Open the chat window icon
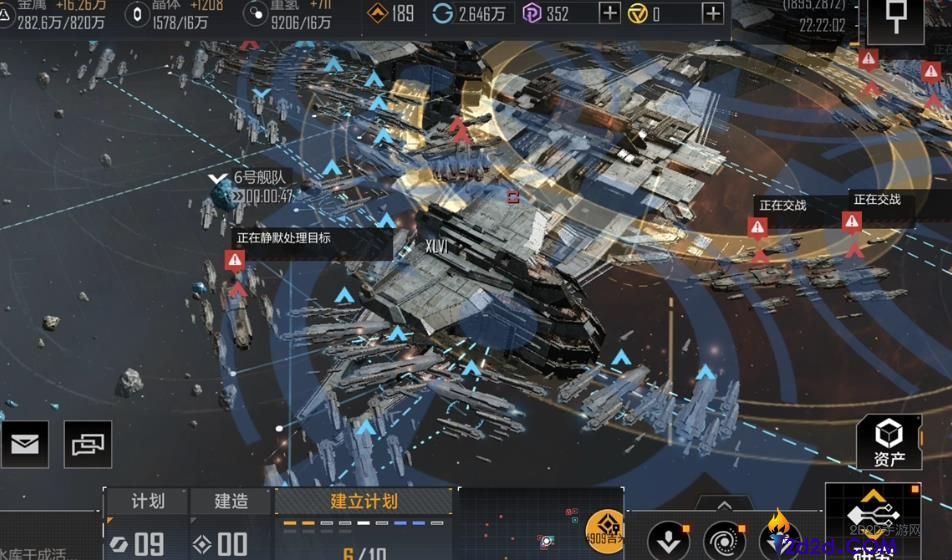This screenshot has width=952, height=560. pos(88,444)
